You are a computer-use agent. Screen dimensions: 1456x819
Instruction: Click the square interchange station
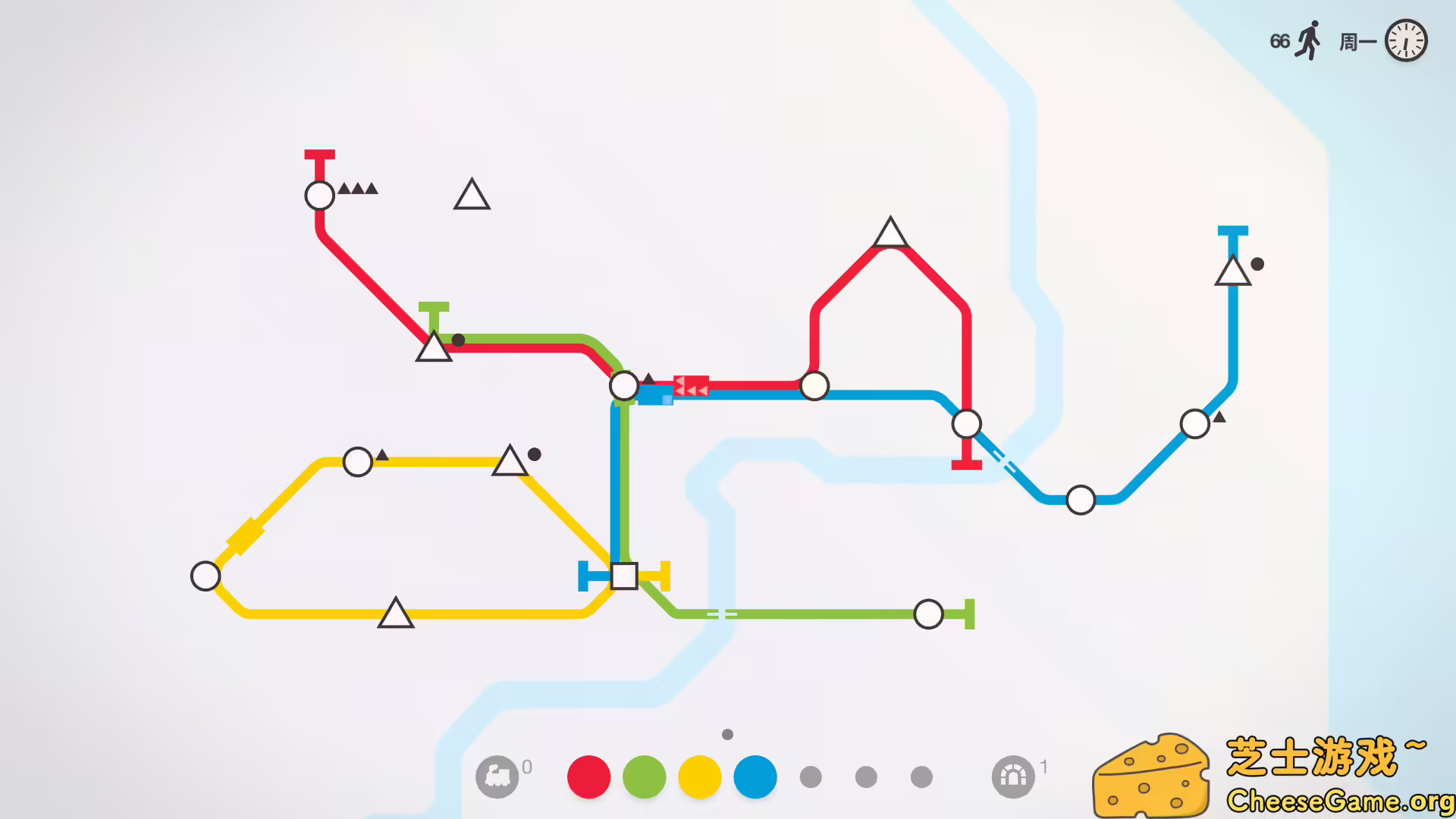[x=623, y=578]
